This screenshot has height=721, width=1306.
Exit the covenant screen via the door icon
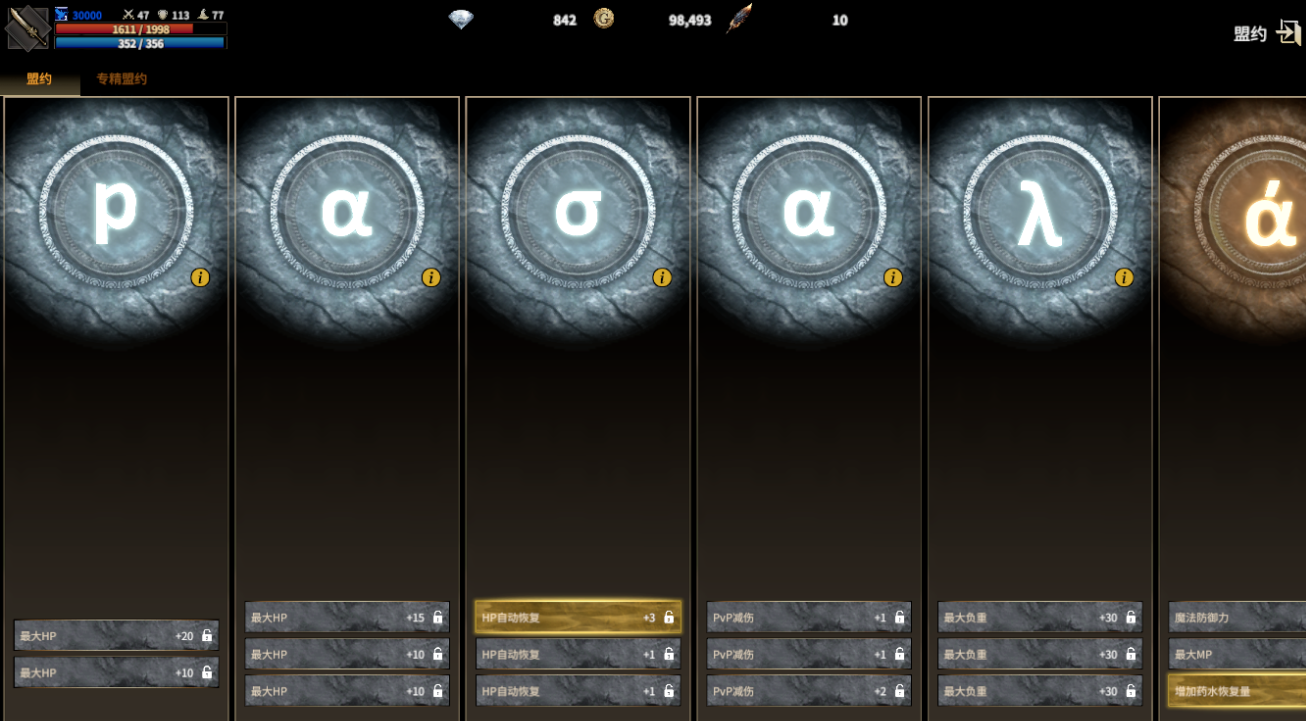[1288, 32]
